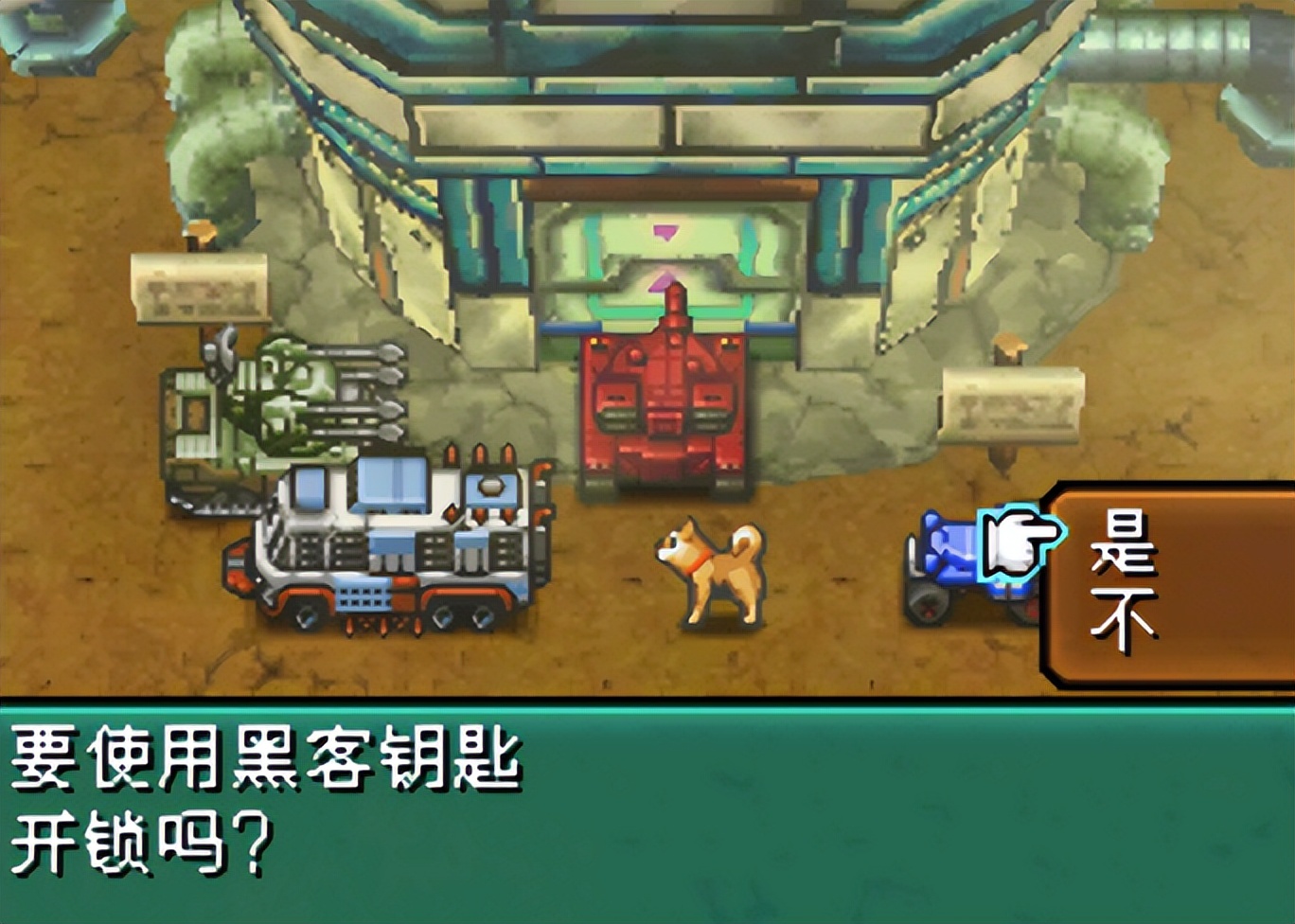
Task: Select 不 to refuse unlocking the door
Action: pyautogui.click(x=1123, y=615)
